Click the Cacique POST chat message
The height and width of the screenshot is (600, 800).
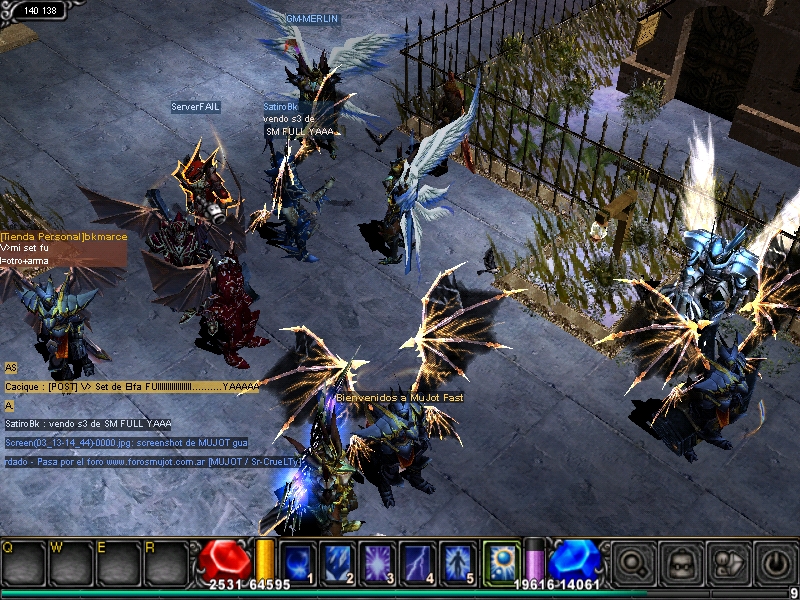(x=132, y=386)
